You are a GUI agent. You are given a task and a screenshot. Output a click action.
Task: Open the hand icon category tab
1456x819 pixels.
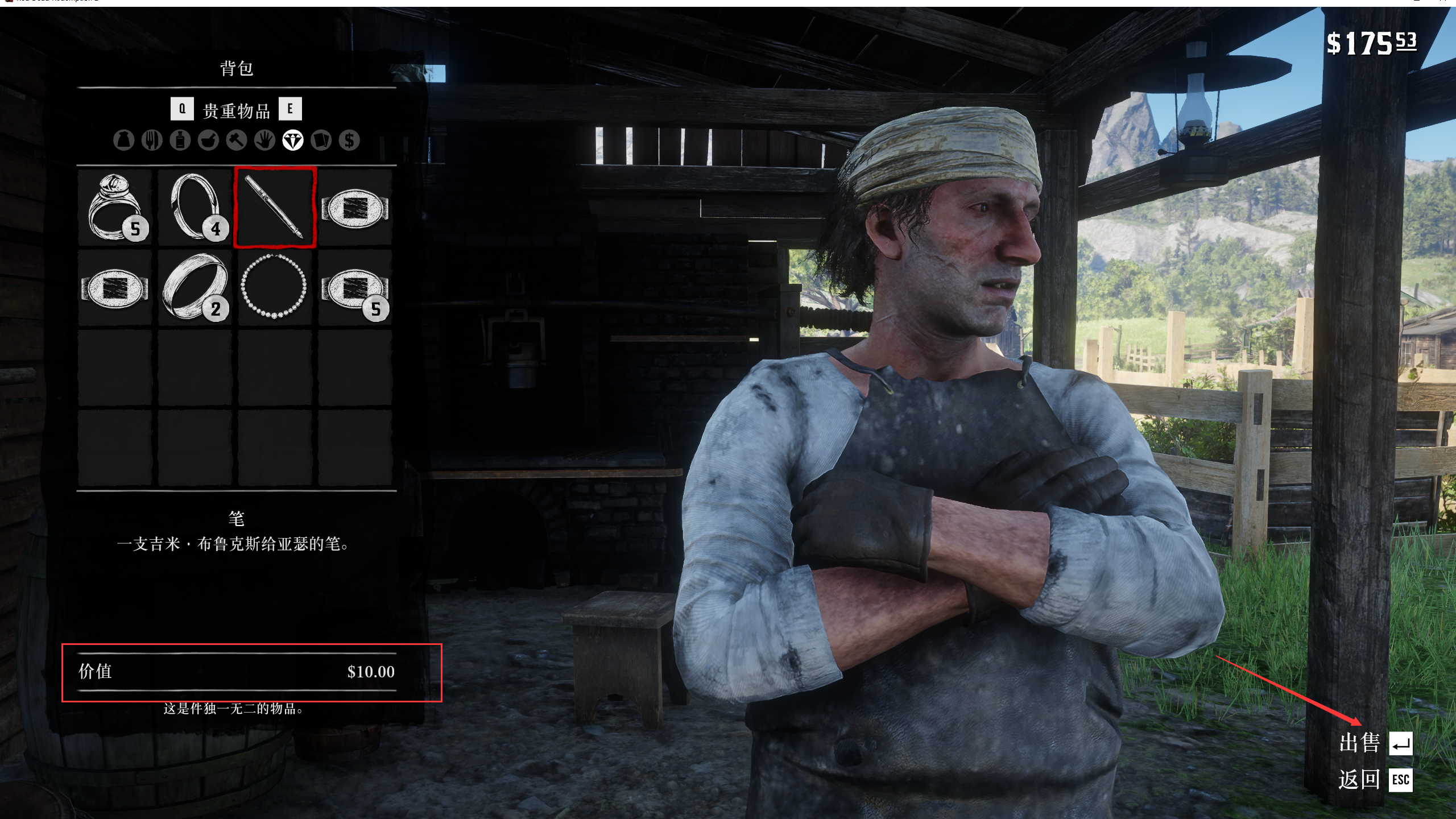pyautogui.click(x=264, y=140)
